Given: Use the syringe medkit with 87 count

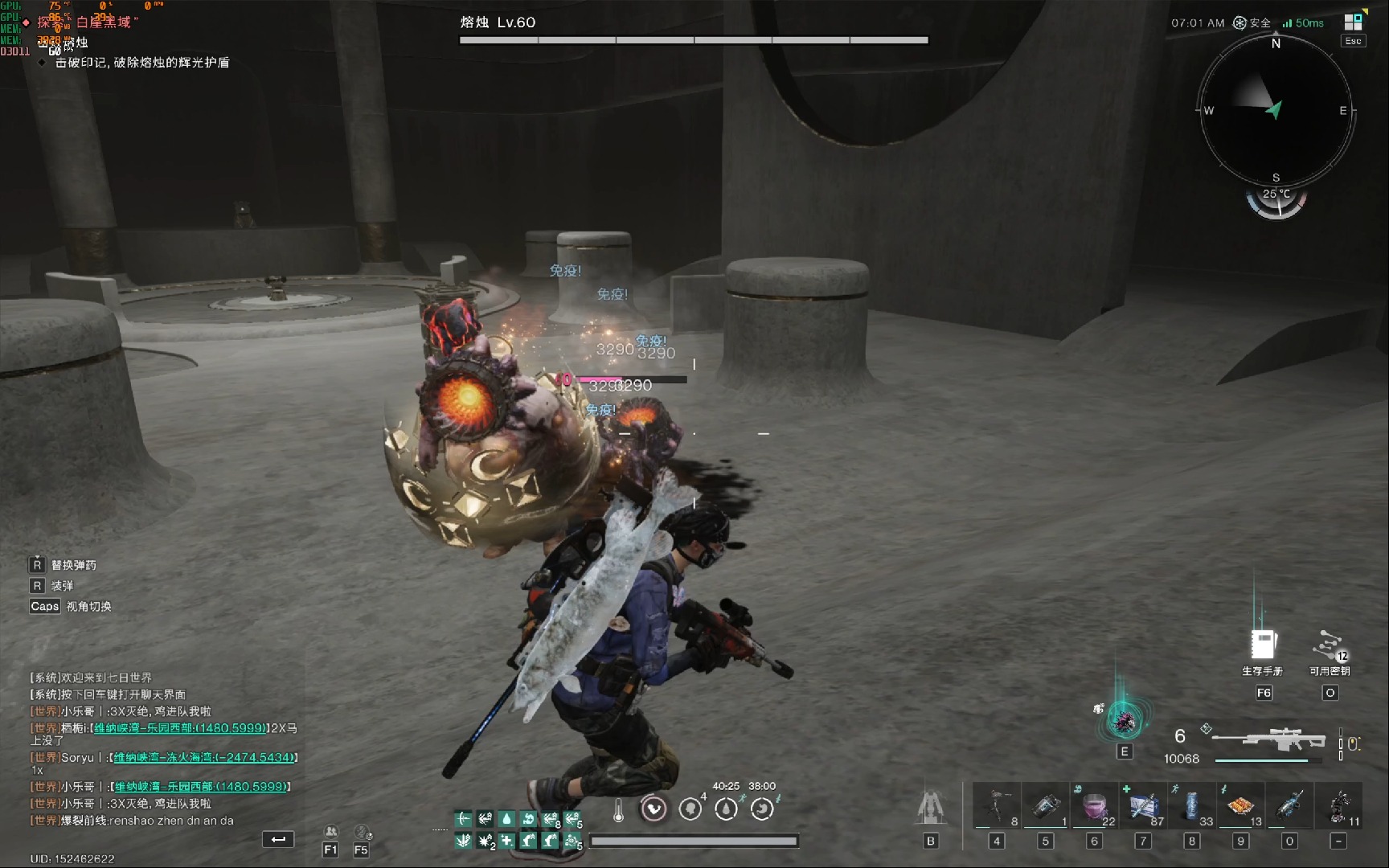Looking at the screenshot, I should point(1143,805).
